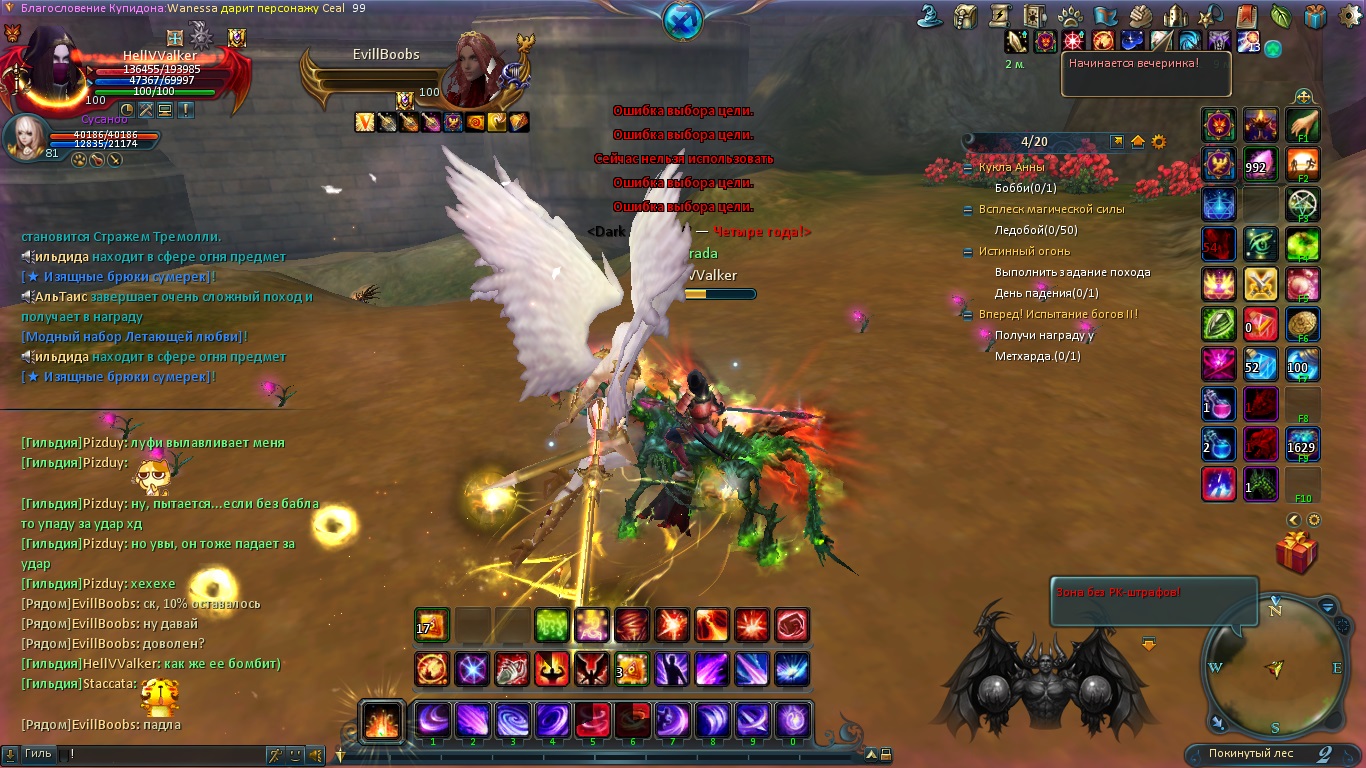Activate the fire skill left of slot 1
The height and width of the screenshot is (768, 1366).
pos(382,720)
